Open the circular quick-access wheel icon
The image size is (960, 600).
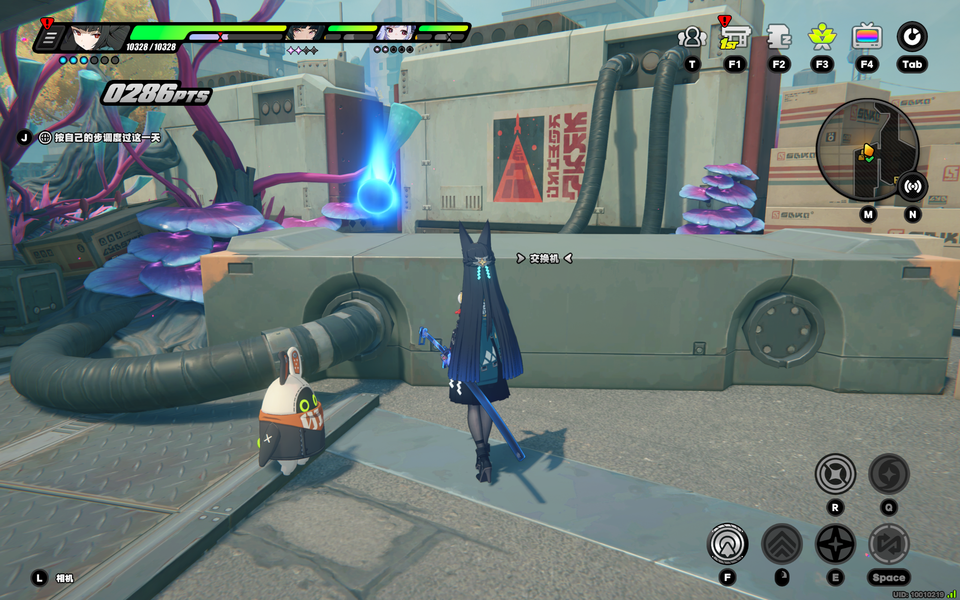(x=911, y=38)
